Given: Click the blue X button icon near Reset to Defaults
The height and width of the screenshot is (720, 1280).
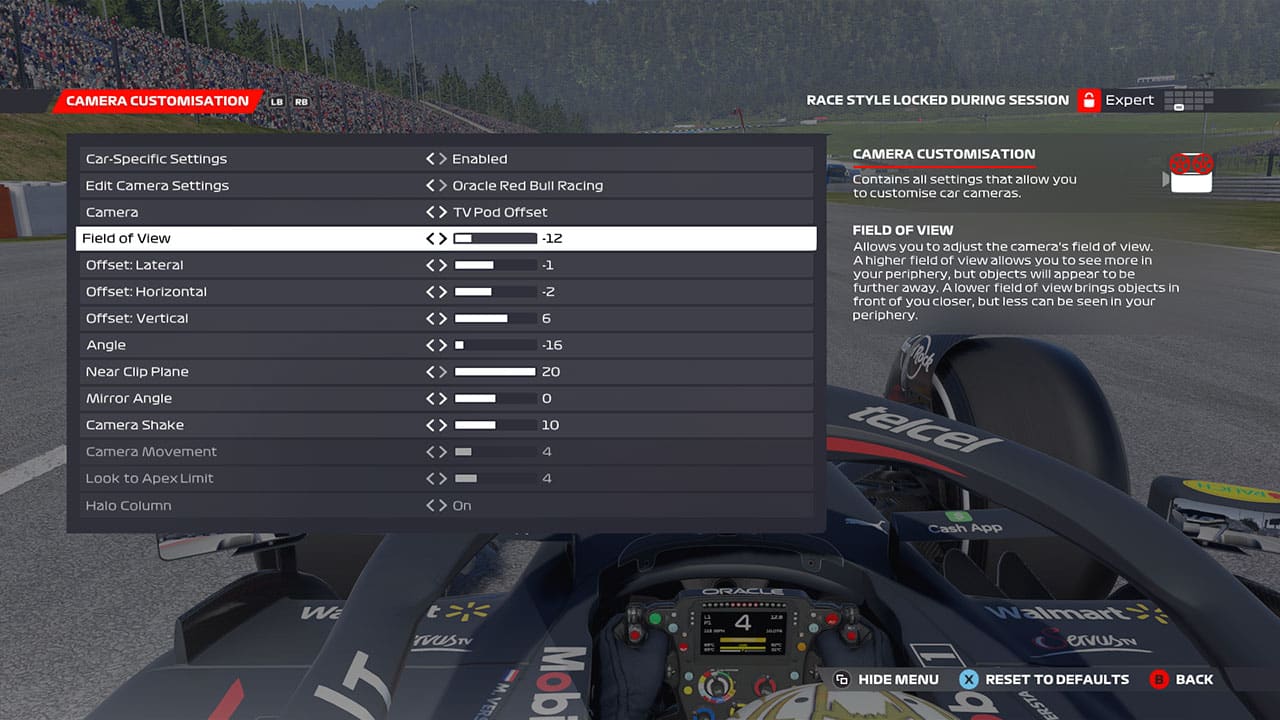Looking at the screenshot, I should point(968,679).
